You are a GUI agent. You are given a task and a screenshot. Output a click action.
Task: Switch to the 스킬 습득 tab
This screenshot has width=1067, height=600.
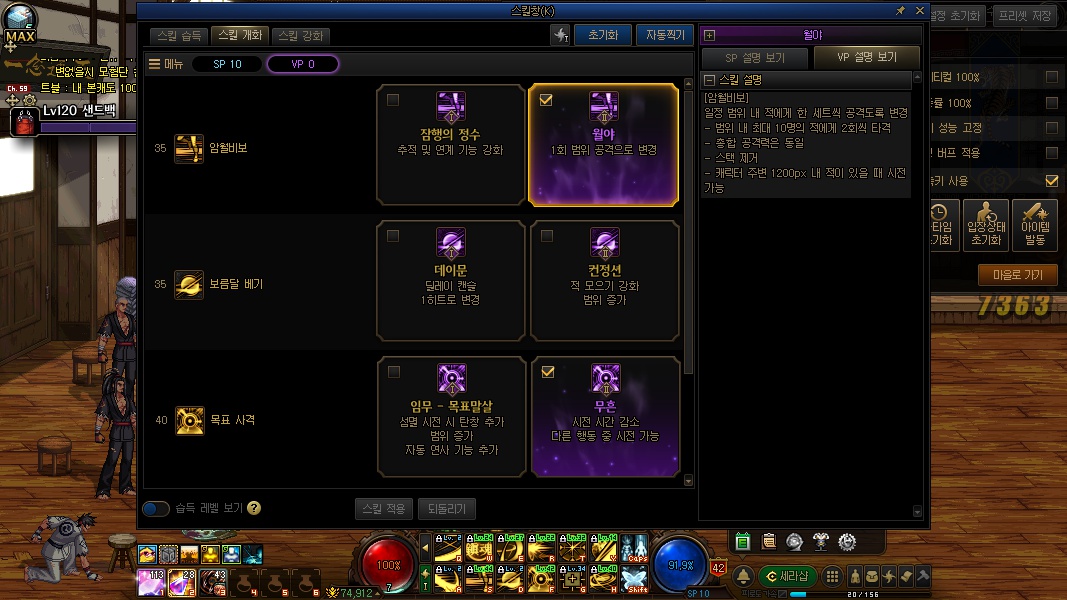coord(181,35)
